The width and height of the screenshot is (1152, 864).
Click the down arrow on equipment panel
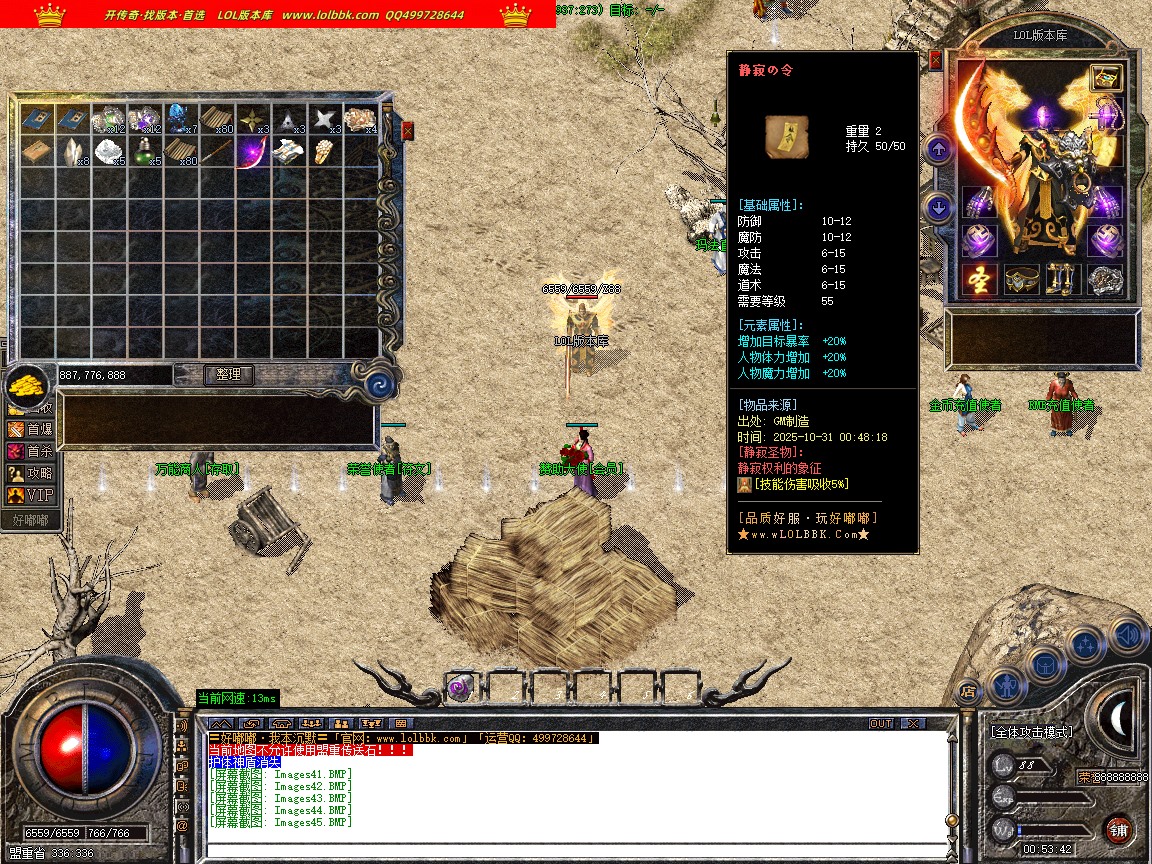coord(939,208)
